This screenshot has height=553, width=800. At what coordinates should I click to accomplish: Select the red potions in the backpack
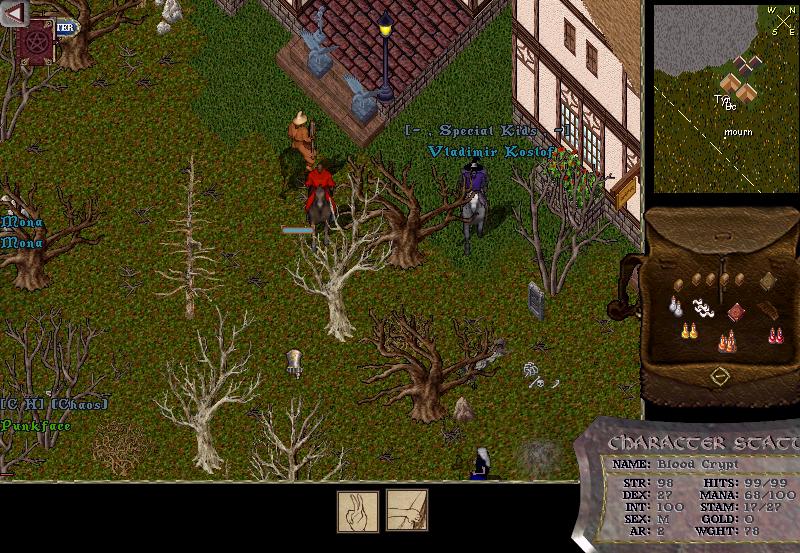(x=774, y=334)
